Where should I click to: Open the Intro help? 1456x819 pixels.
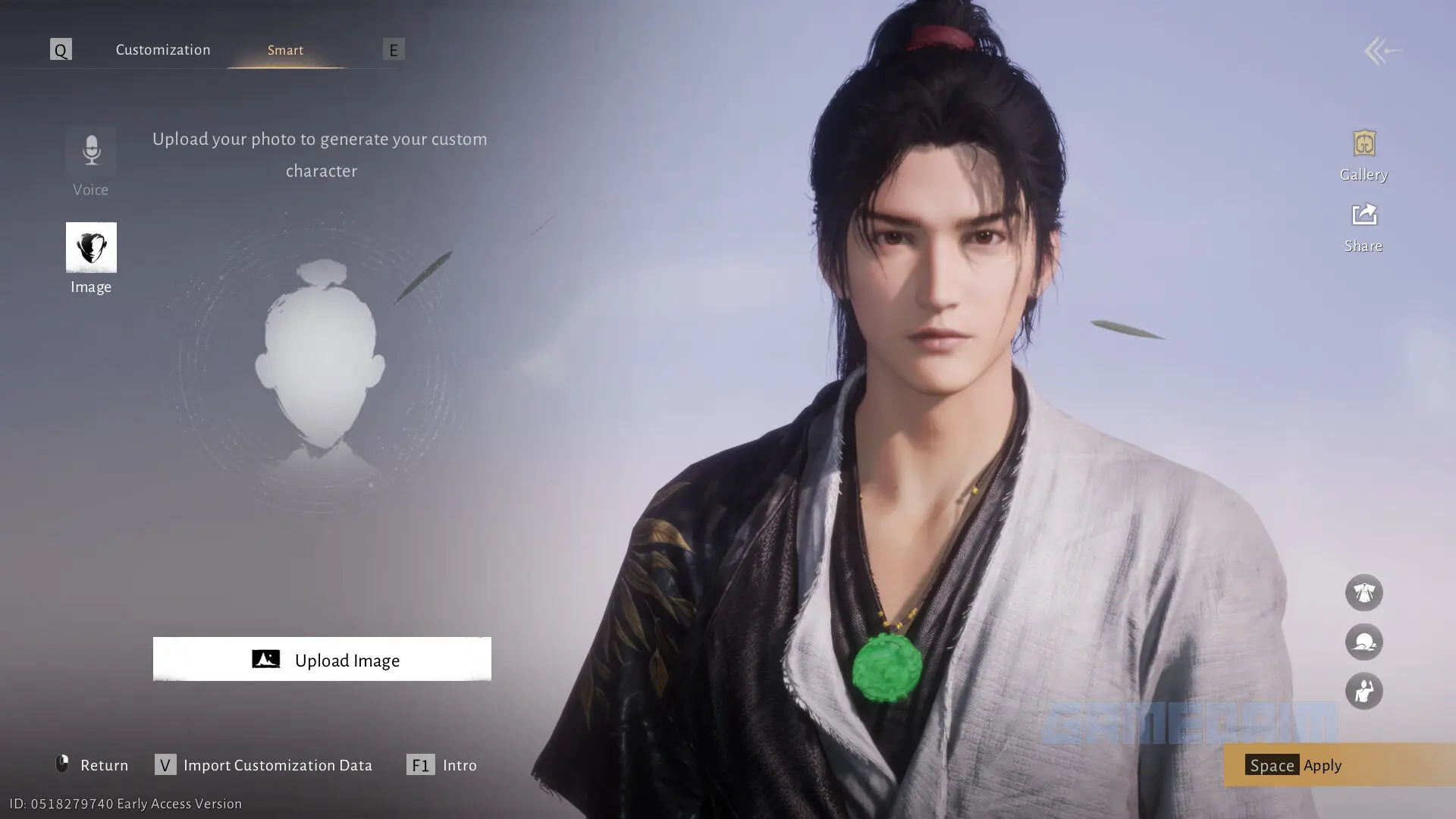point(442,765)
